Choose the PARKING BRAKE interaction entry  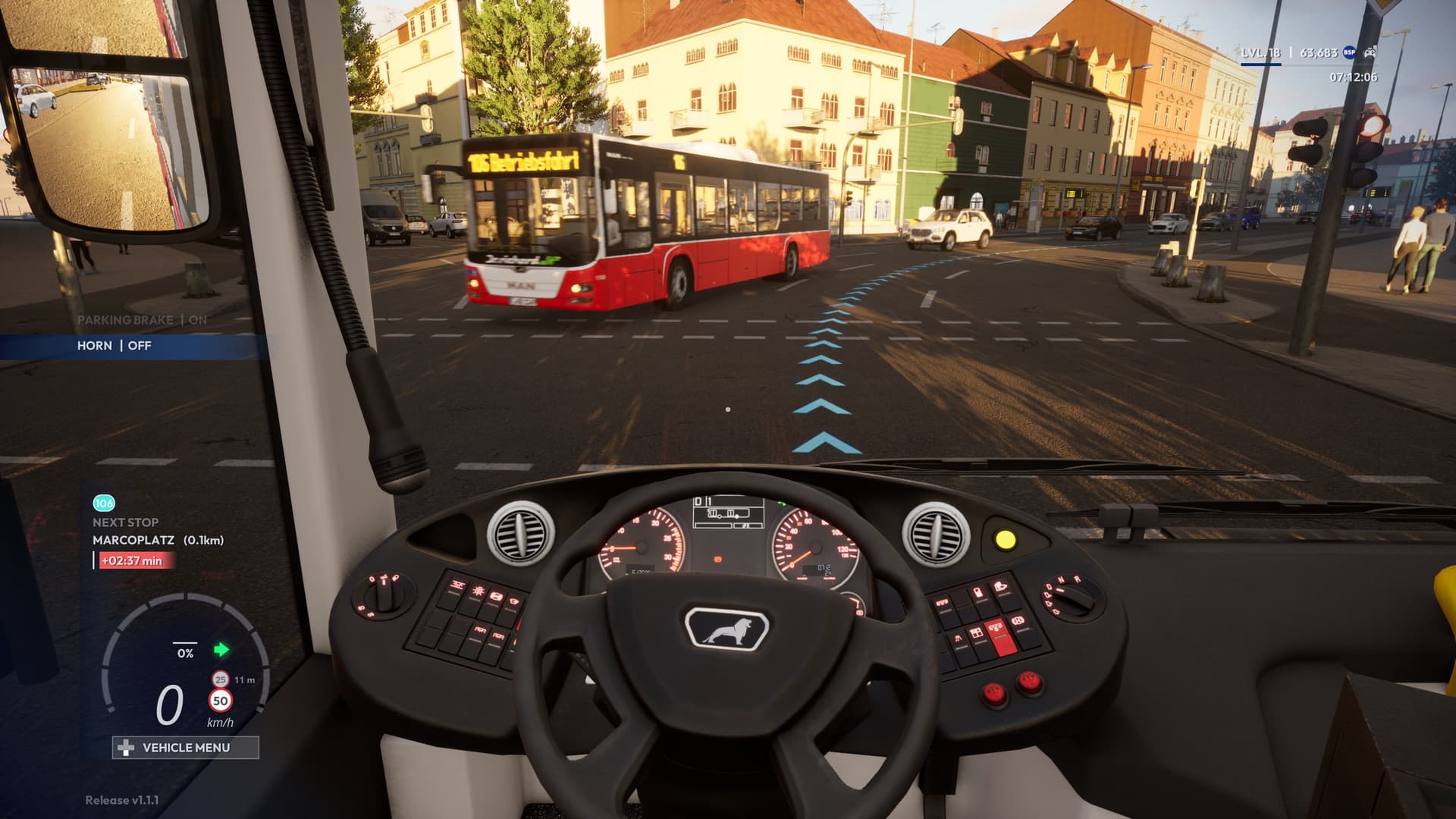142,320
